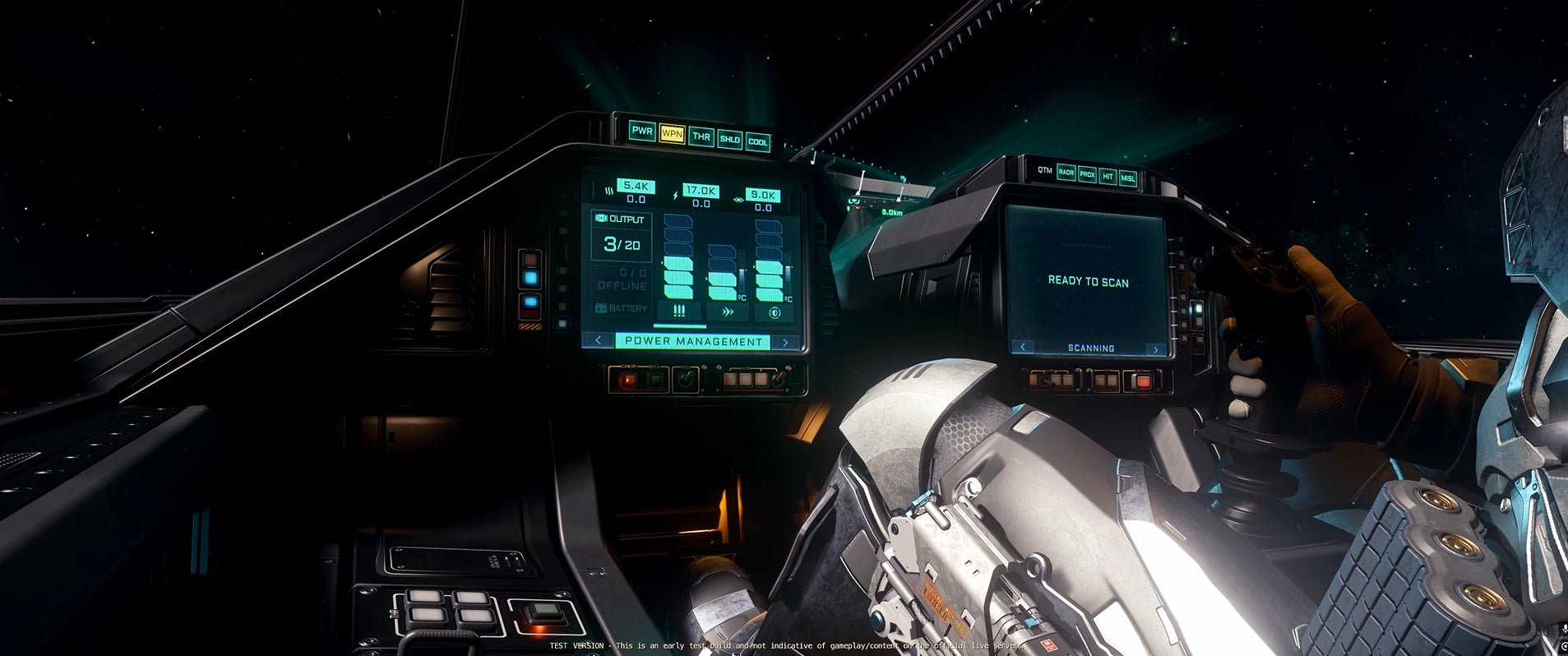Viewport: 1568px width, 656px height.
Task: Toggle the THR thruster power button
Action: point(701,136)
